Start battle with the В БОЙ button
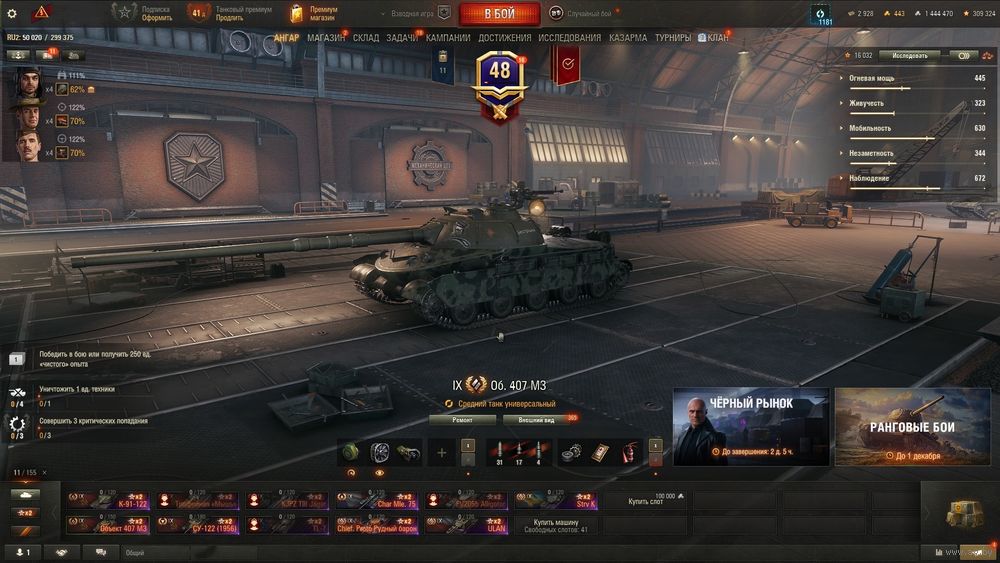Viewport: 1000px width, 563px height. (x=499, y=14)
